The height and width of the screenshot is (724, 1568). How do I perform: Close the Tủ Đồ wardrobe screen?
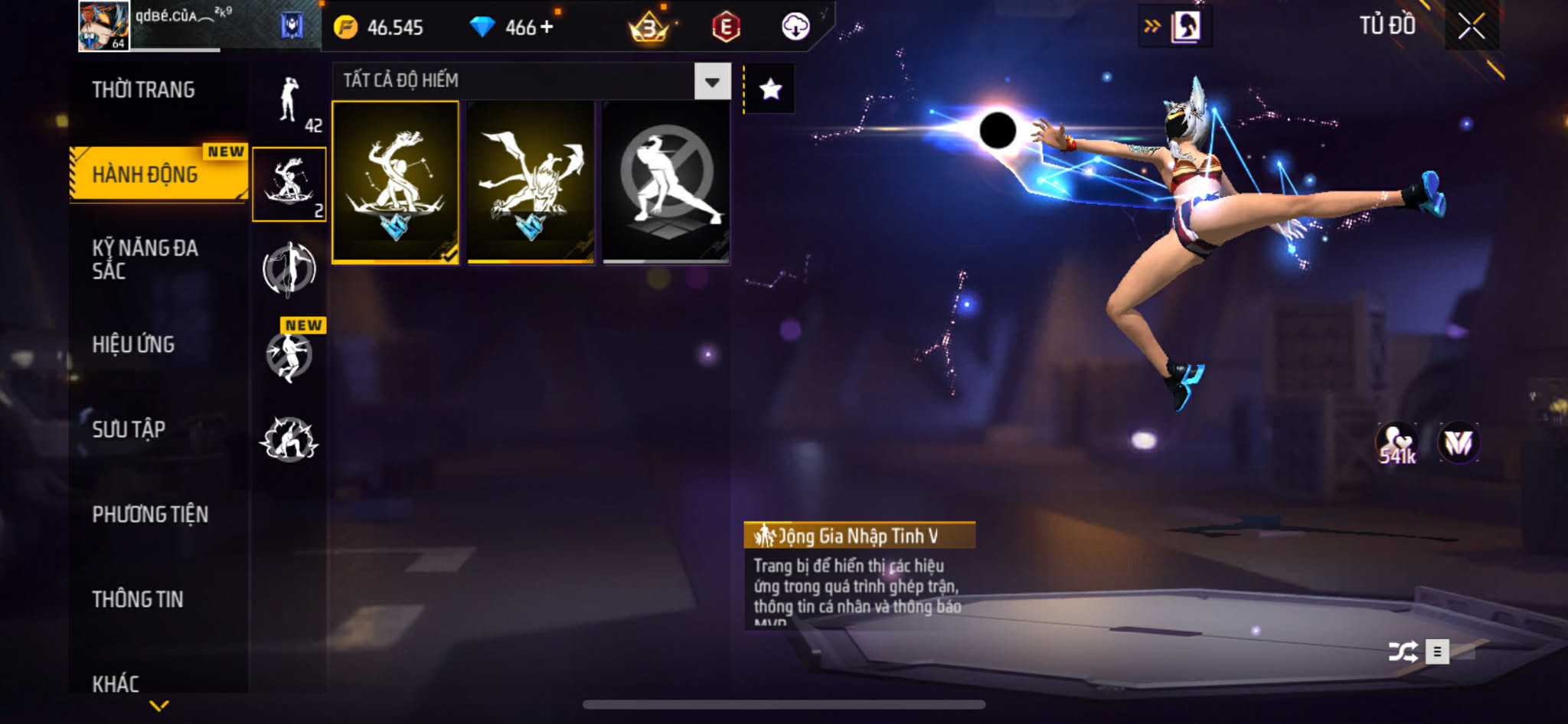tap(1471, 27)
